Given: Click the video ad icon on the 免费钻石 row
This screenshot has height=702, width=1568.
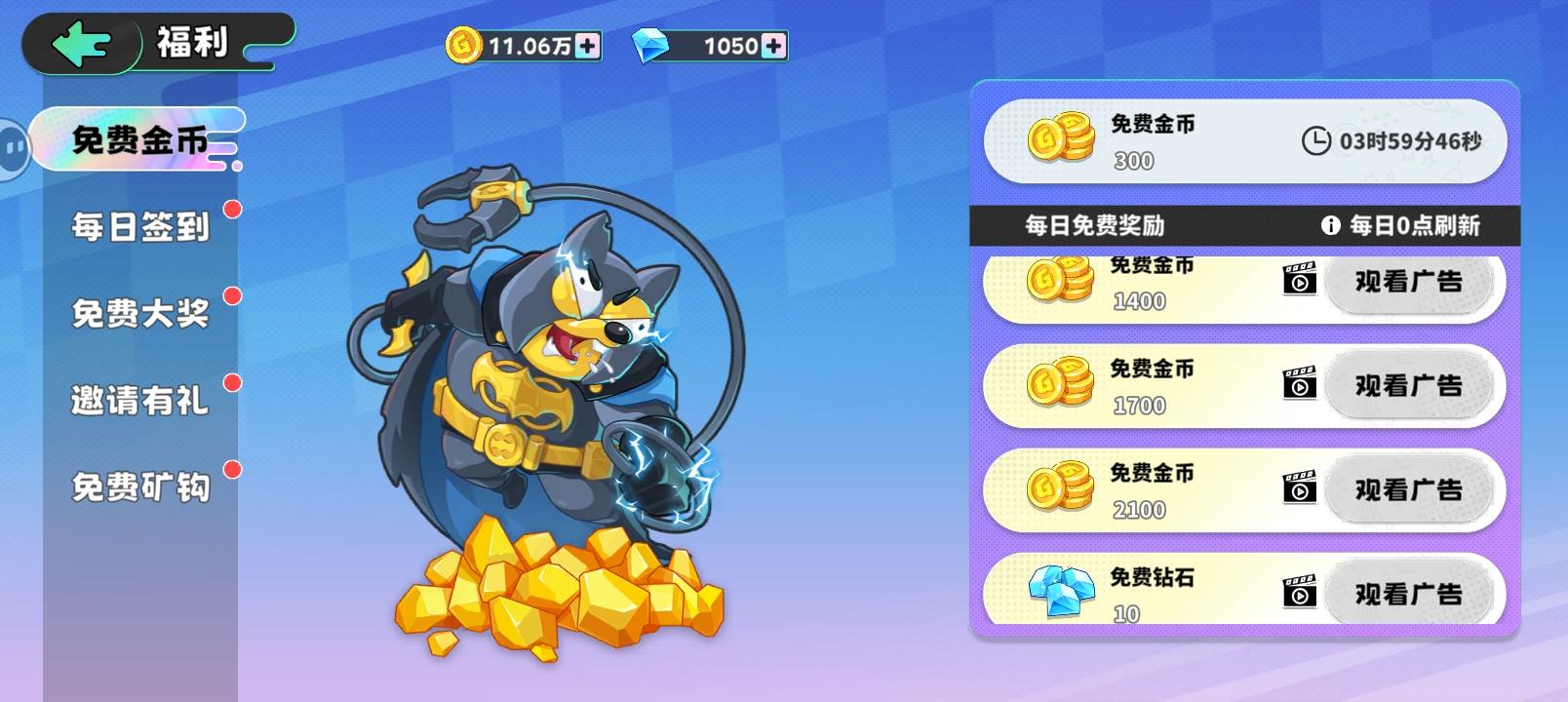Looking at the screenshot, I should [1300, 593].
